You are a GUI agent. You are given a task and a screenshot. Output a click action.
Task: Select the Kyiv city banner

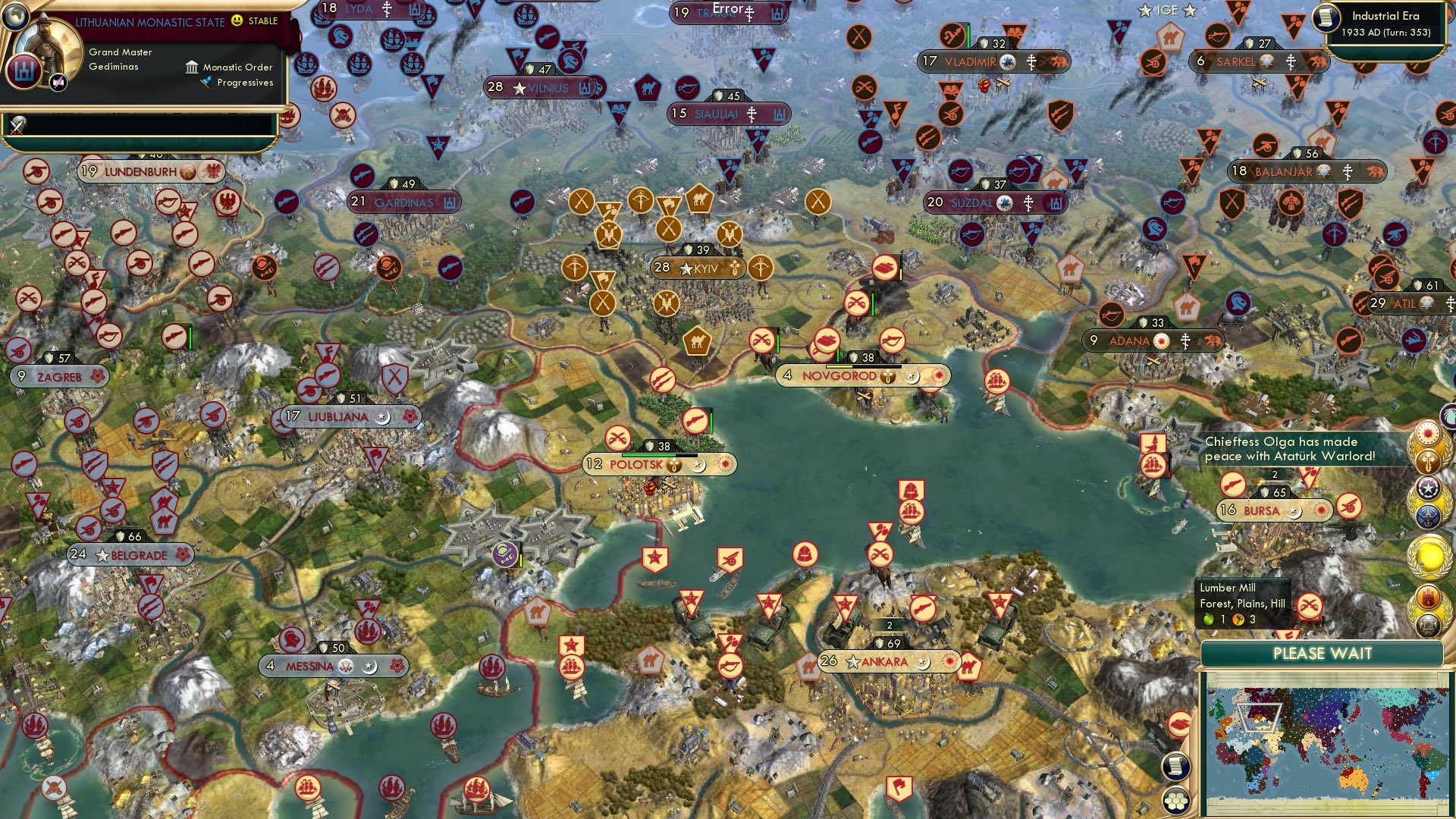pos(698,267)
